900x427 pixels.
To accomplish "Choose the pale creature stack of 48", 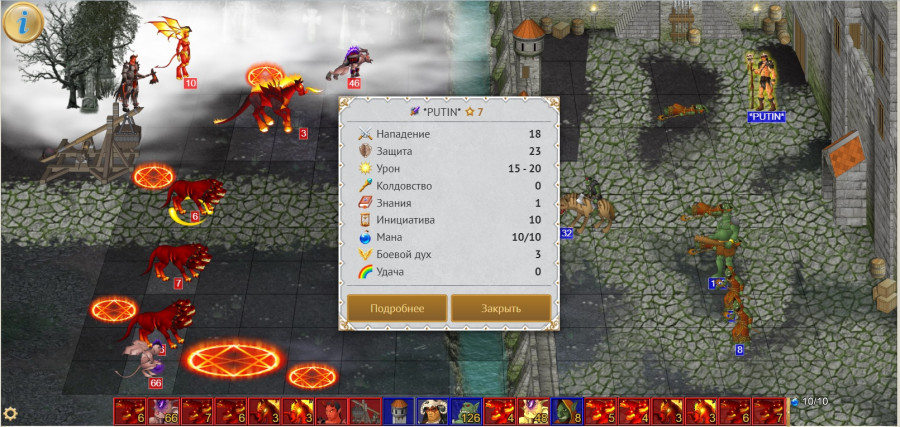I will (534, 411).
